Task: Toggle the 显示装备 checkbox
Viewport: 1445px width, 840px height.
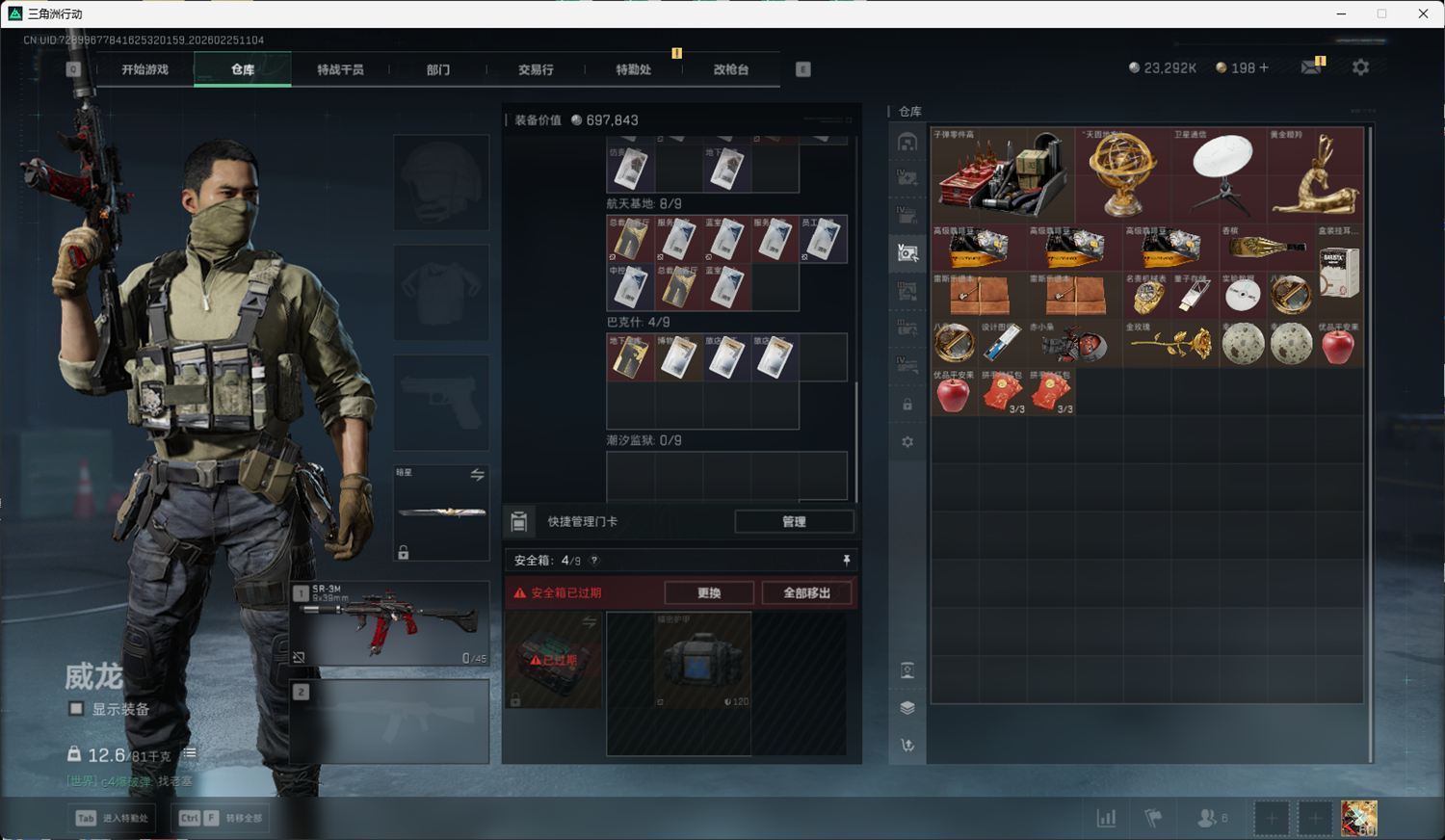Action: (x=76, y=709)
